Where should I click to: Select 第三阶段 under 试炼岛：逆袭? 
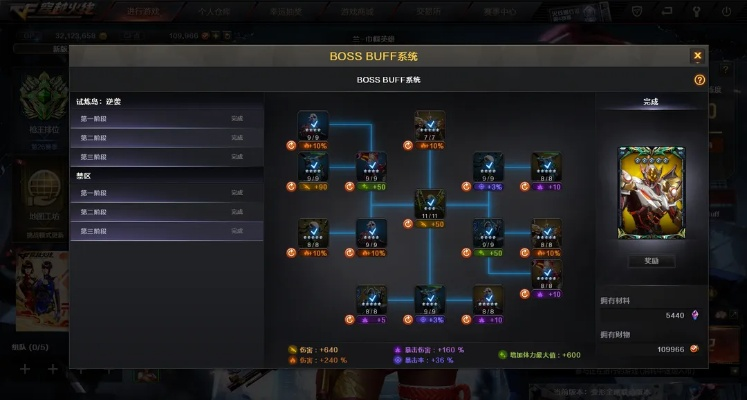pyautogui.click(x=165, y=157)
